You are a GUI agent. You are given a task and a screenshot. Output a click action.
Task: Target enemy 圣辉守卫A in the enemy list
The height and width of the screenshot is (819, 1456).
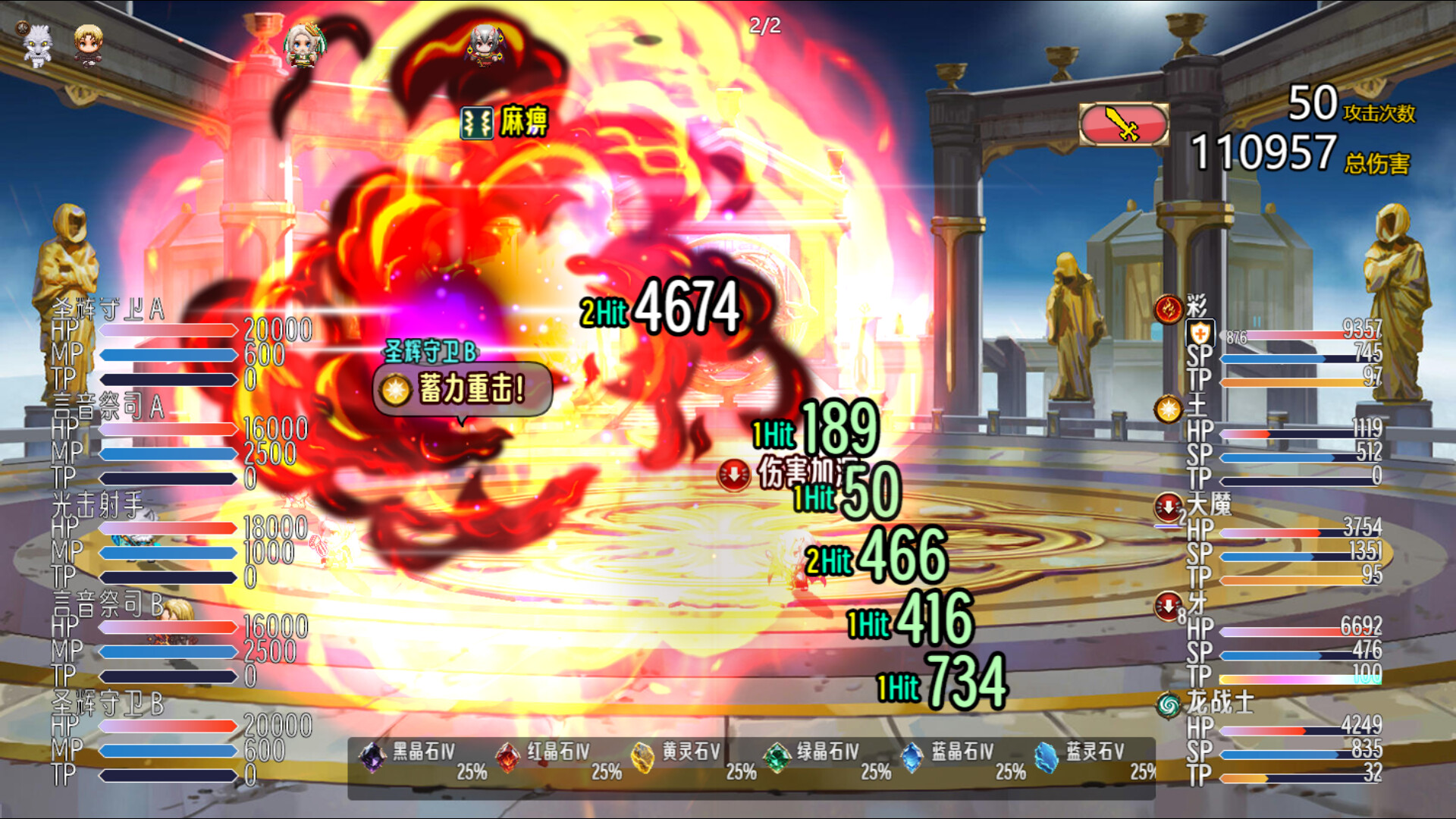click(108, 309)
